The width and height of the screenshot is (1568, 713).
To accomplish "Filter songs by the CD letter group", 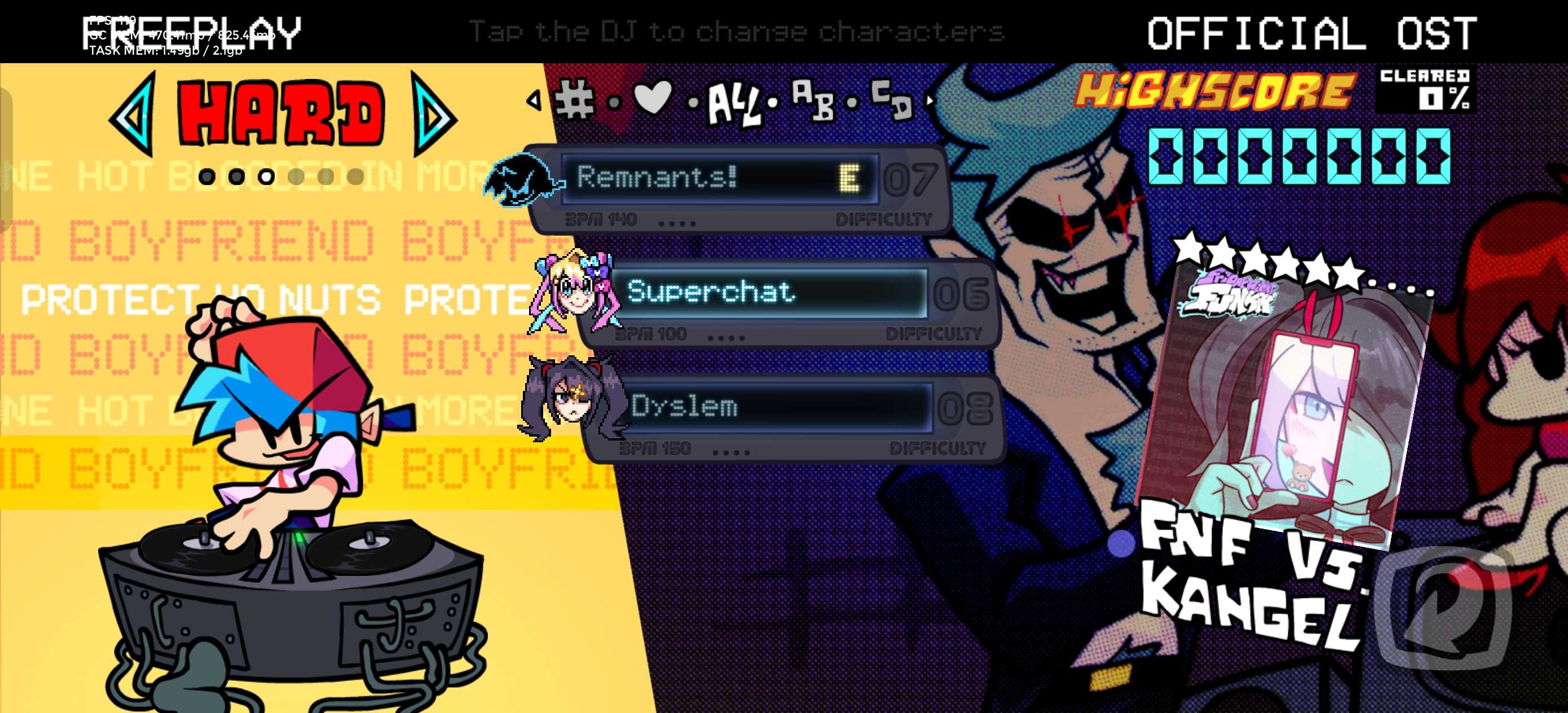I will coord(892,98).
